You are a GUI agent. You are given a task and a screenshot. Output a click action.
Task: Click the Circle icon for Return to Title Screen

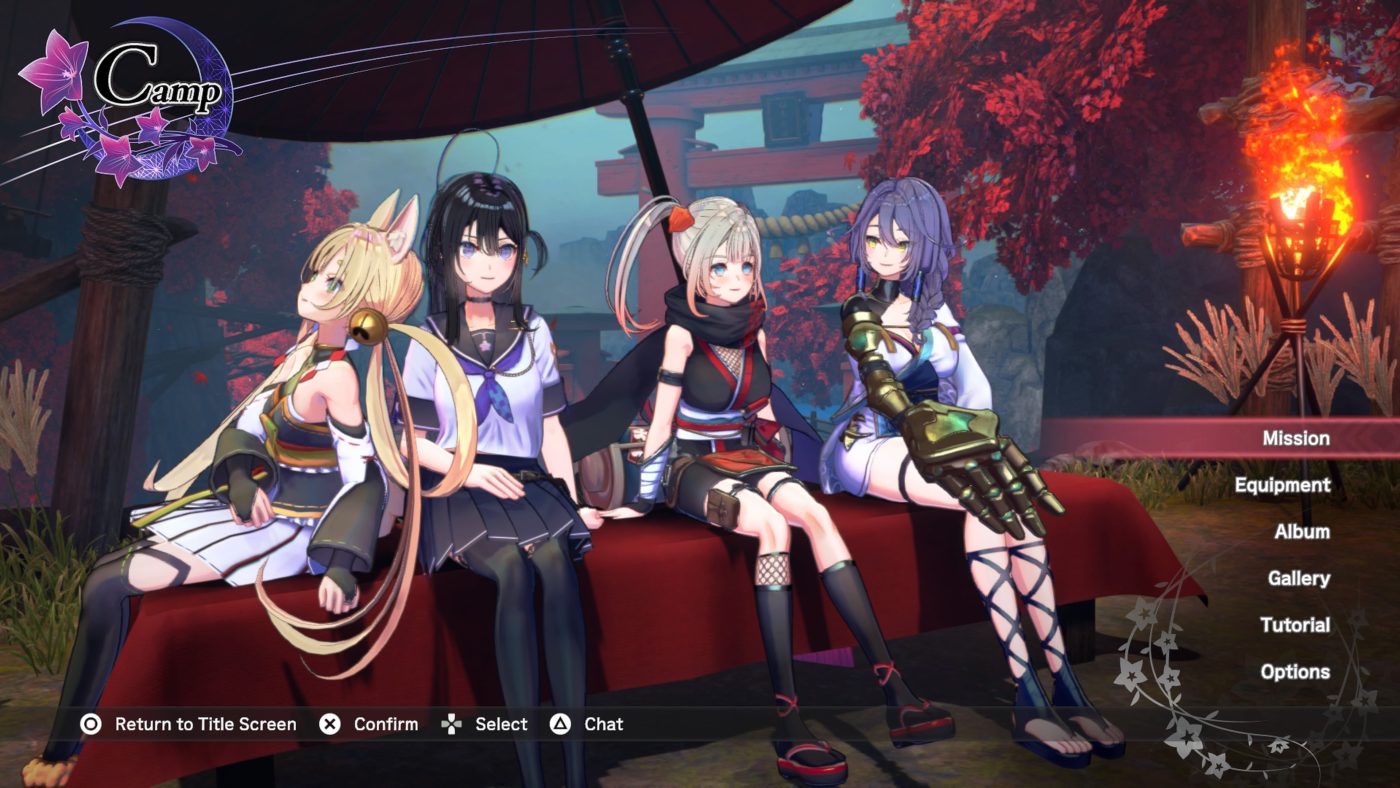(x=88, y=723)
